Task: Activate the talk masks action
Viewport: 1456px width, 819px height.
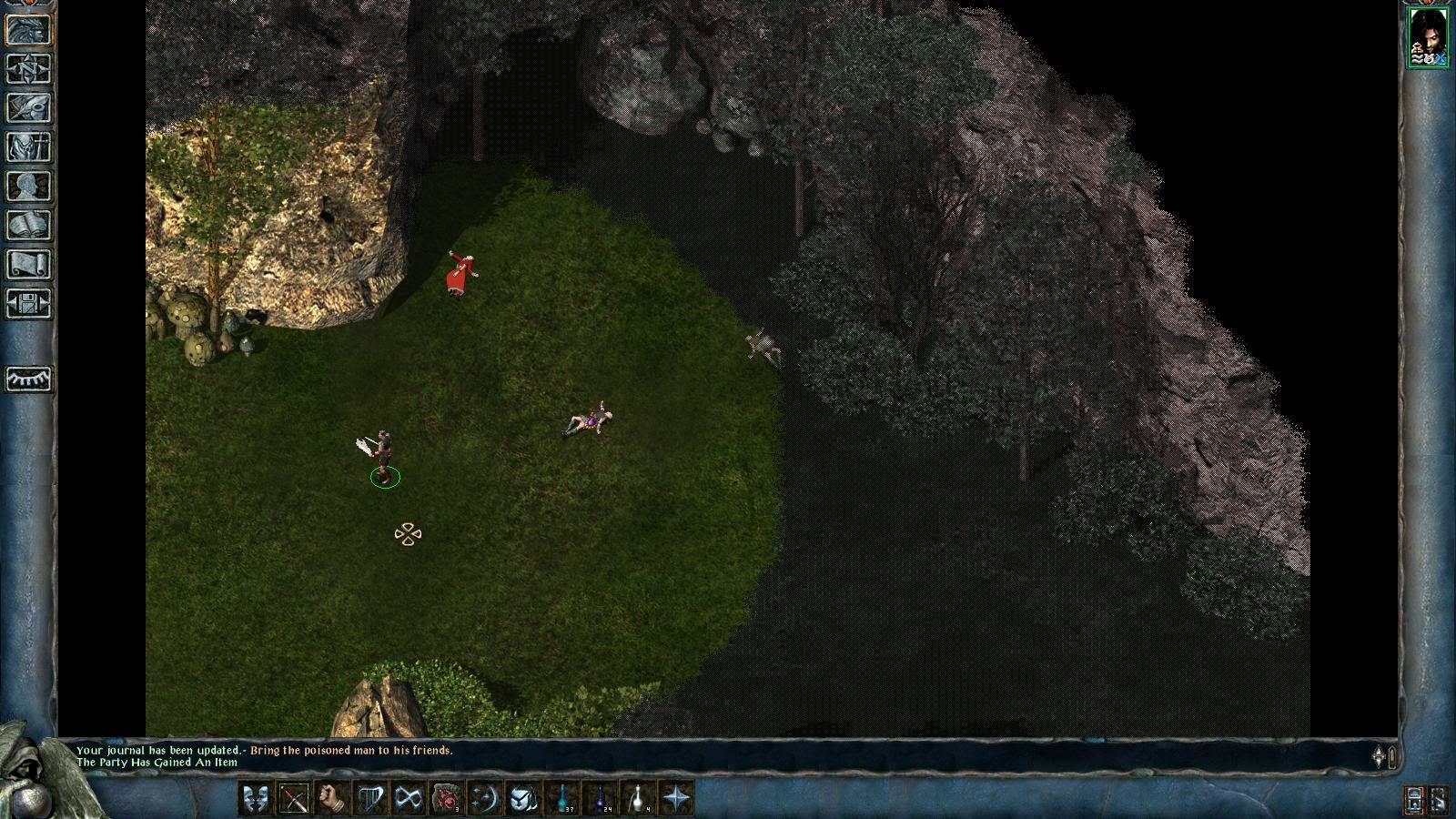Action: click(x=256, y=799)
